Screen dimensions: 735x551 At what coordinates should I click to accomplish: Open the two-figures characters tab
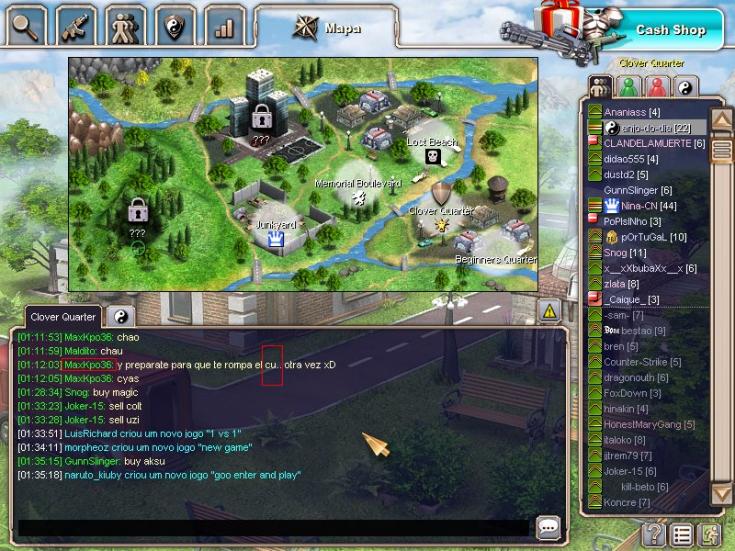pos(127,26)
